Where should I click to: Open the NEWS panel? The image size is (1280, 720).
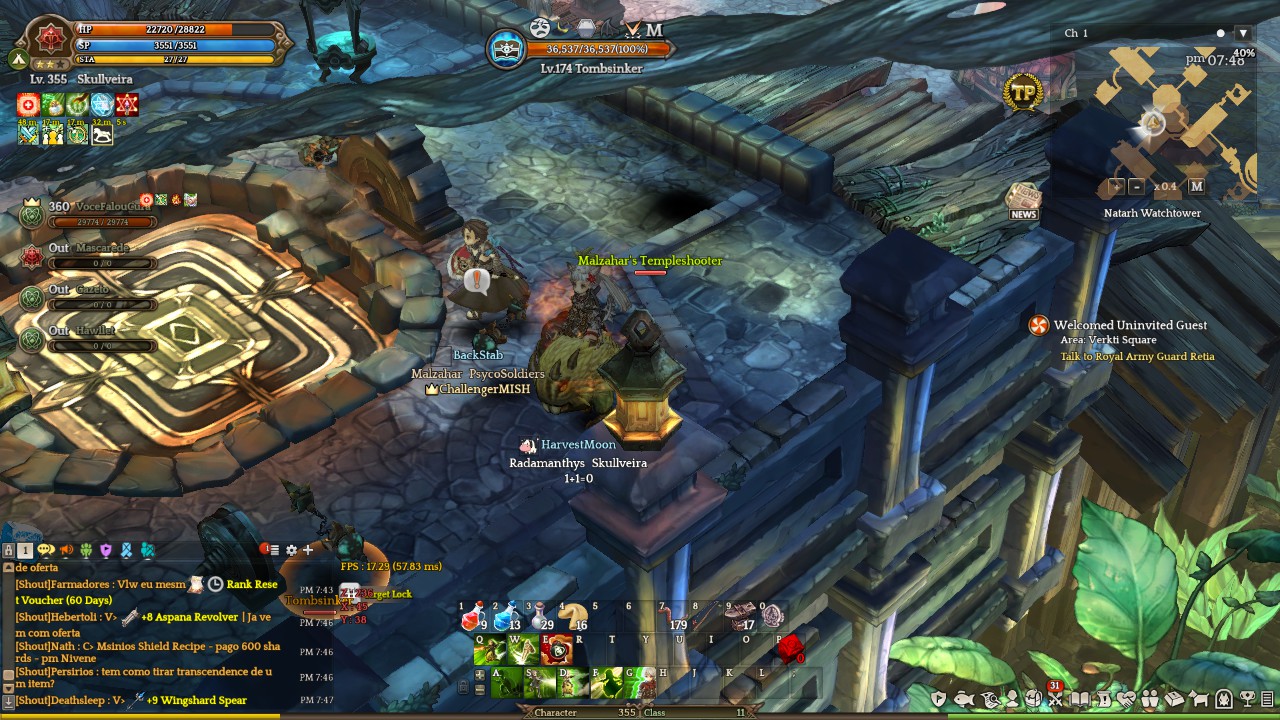tap(1023, 200)
